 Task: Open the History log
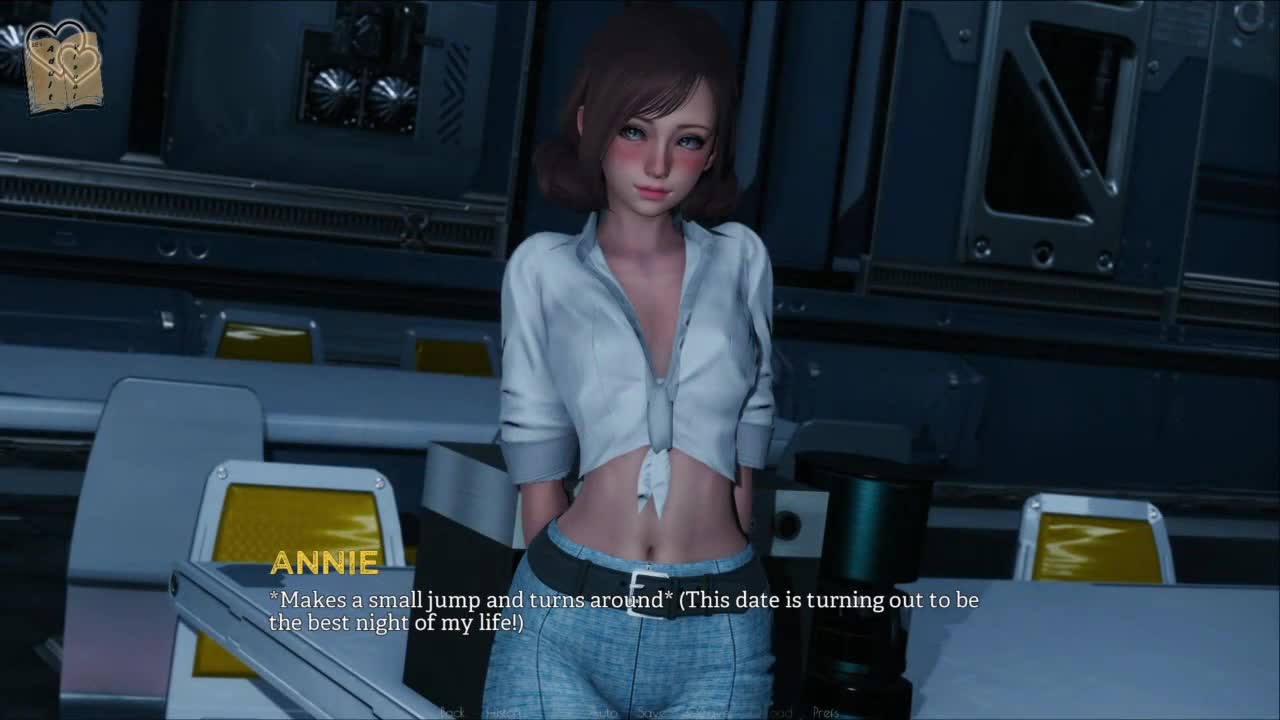click(x=501, y=712)
